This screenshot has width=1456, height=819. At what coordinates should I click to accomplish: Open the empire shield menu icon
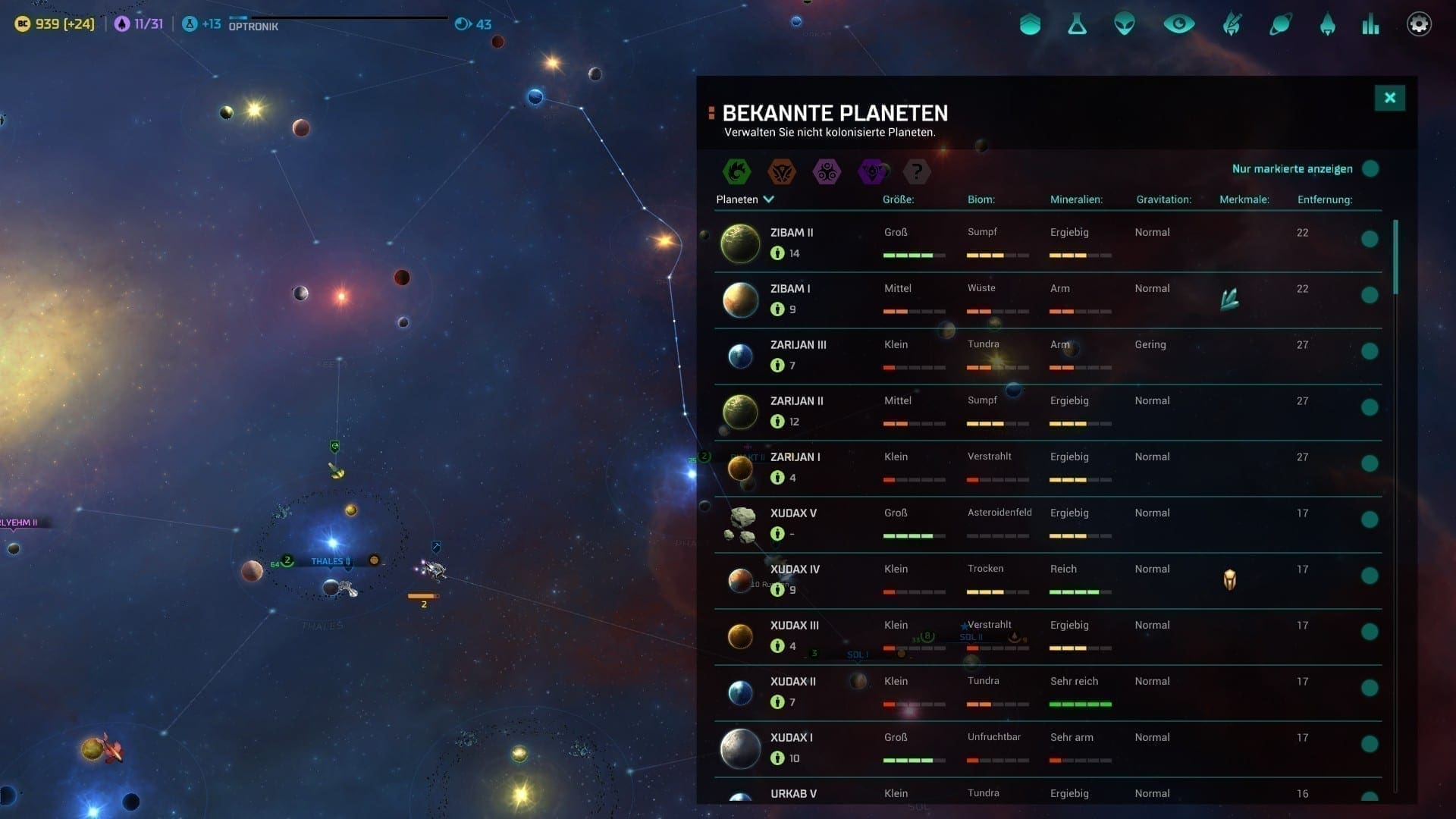(x=1030, y=24)
